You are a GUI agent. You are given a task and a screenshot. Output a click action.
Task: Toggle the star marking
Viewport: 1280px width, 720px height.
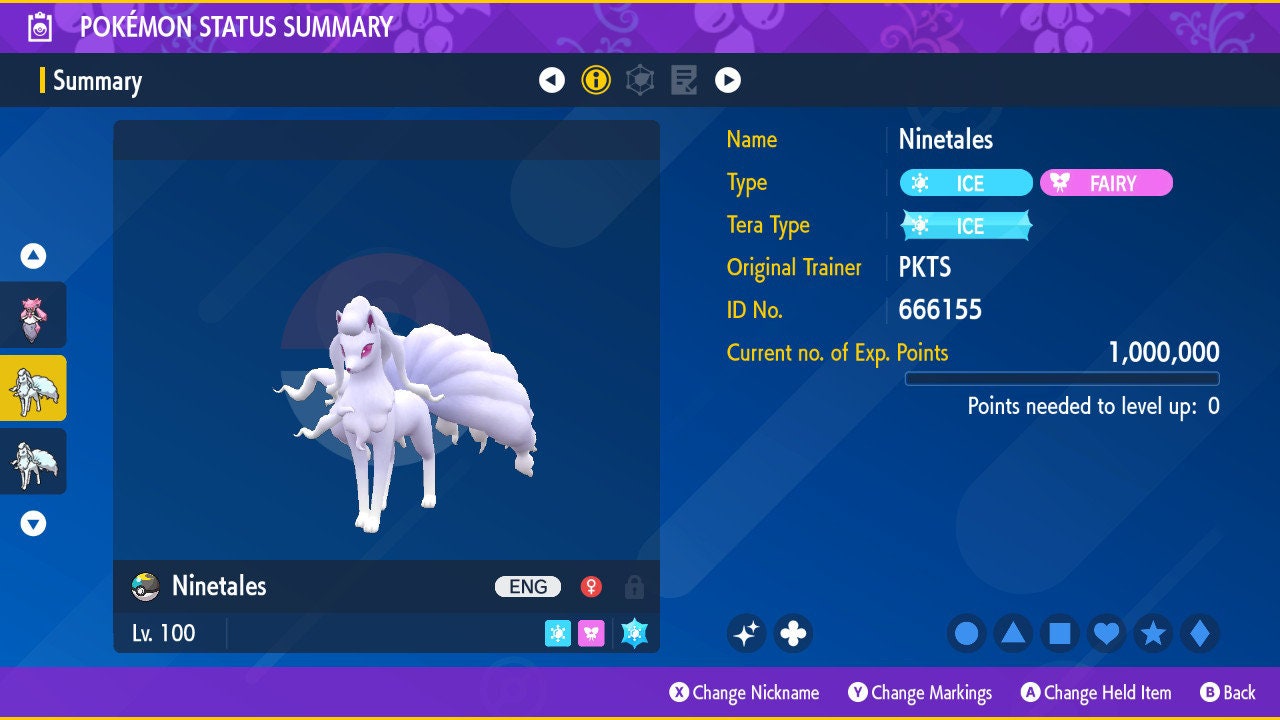1153,633
